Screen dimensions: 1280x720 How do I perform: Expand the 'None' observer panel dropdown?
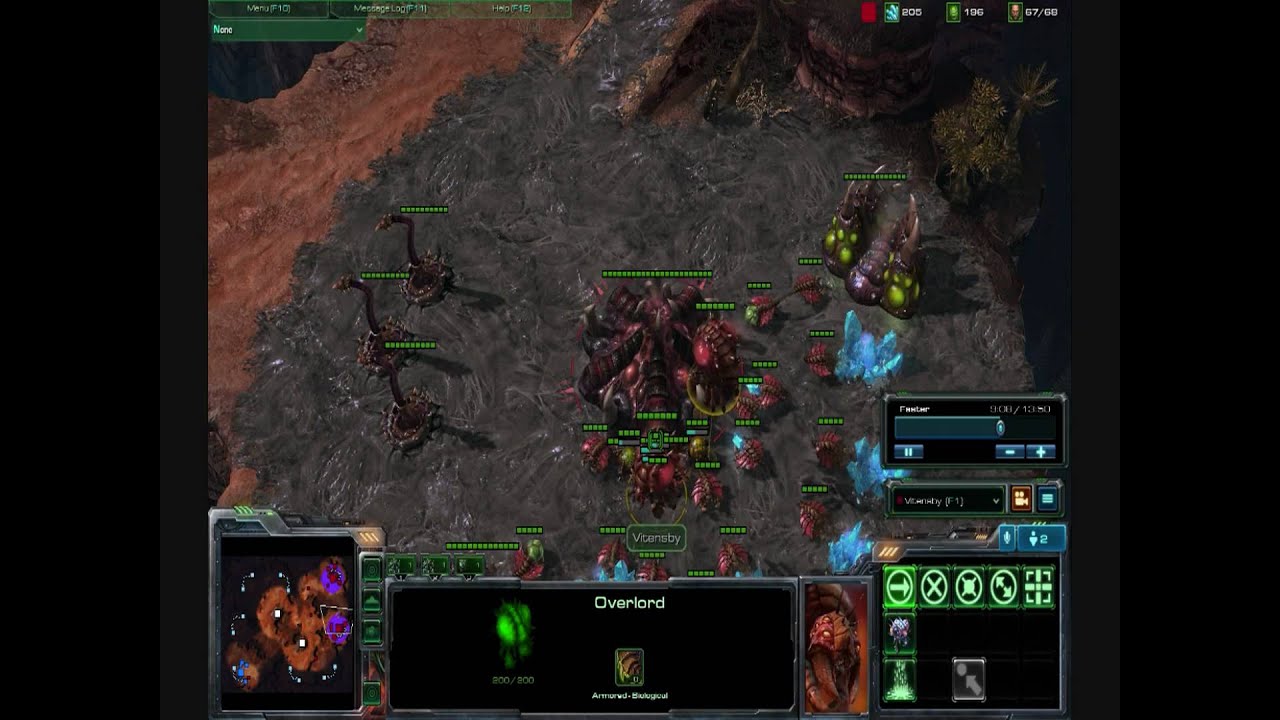pyautogui.click(x=288, y=30)
